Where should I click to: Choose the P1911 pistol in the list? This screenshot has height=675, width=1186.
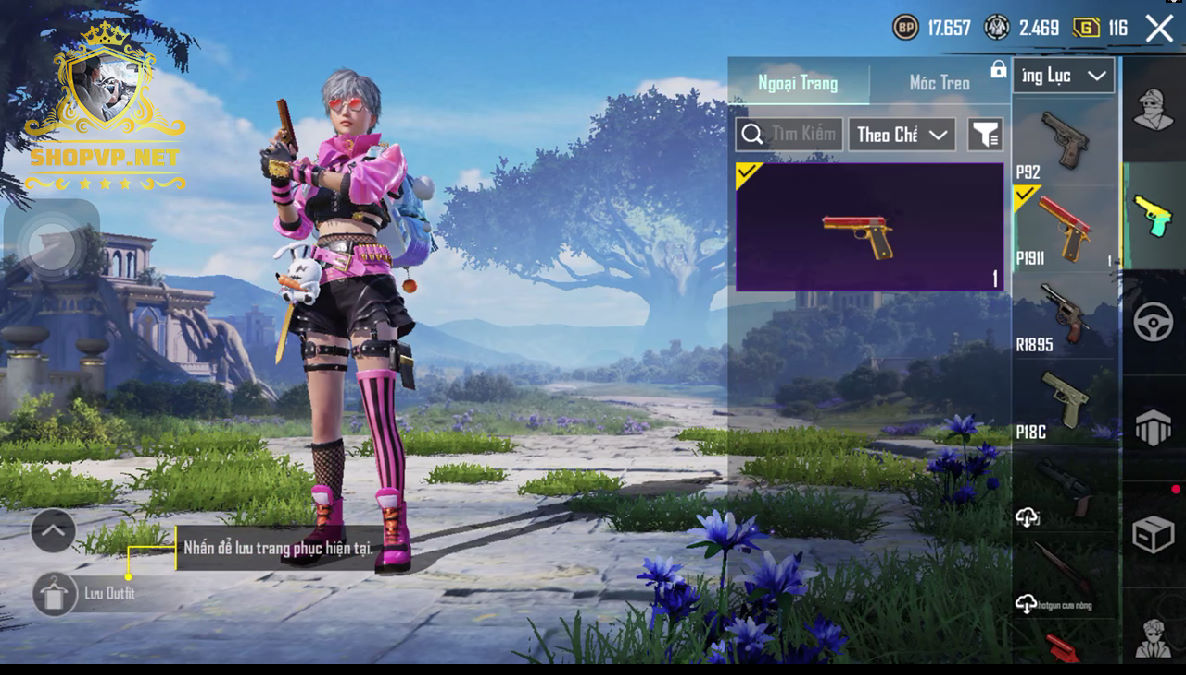point(1063,228)
